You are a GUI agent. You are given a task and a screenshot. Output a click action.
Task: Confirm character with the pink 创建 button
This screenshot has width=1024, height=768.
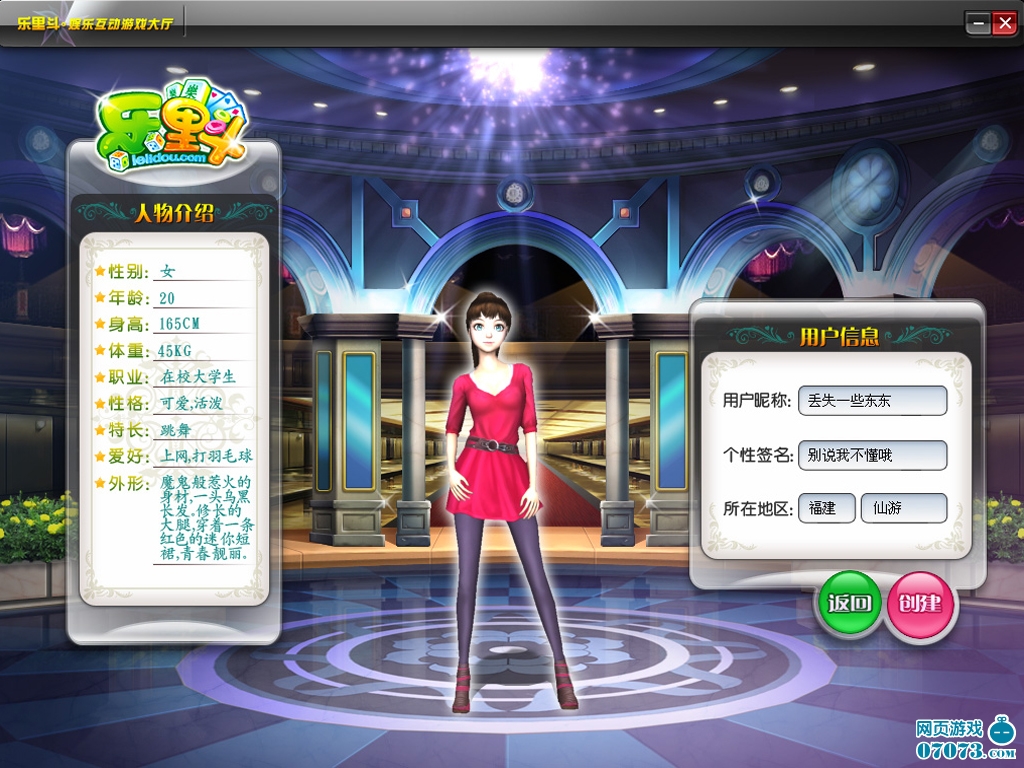[x=920, y=603]
